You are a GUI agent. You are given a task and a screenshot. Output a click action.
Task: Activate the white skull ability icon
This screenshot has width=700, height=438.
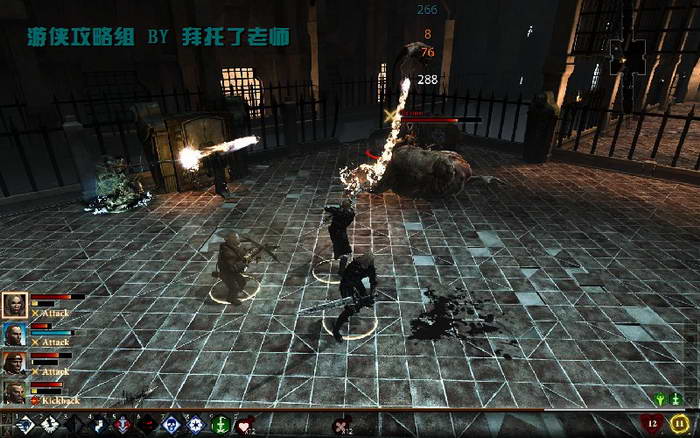pos(170,425)
